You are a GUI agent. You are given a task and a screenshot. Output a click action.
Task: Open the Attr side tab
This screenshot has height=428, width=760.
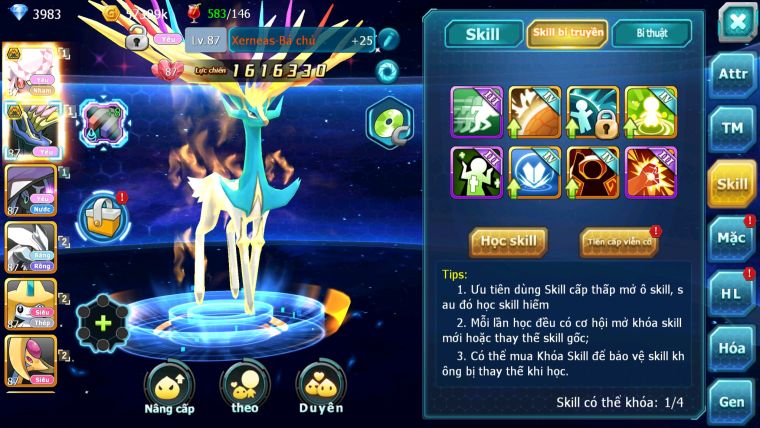click(732, 74)
